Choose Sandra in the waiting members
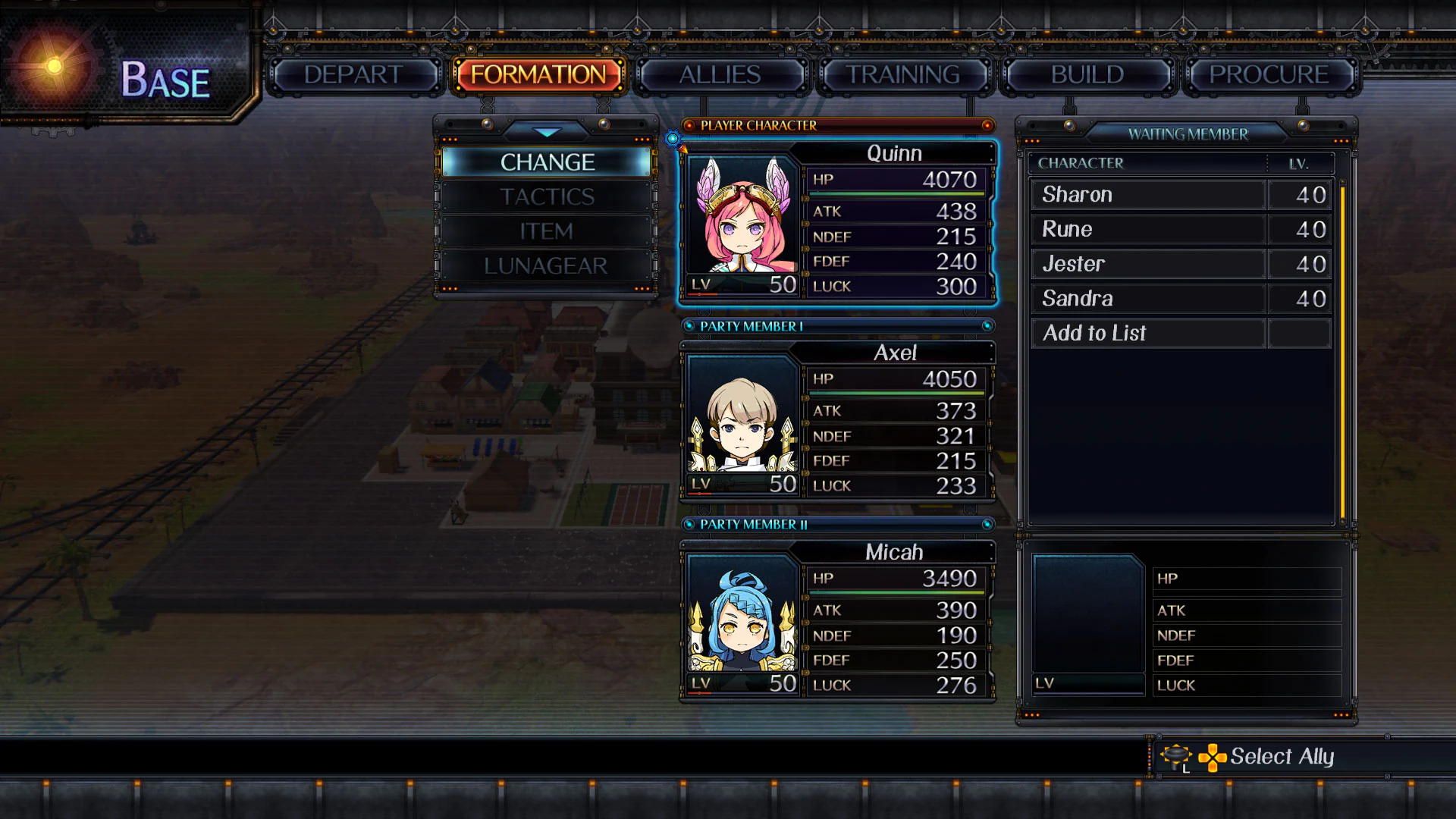The image size is (1456, 819). tap(1078, 298)
